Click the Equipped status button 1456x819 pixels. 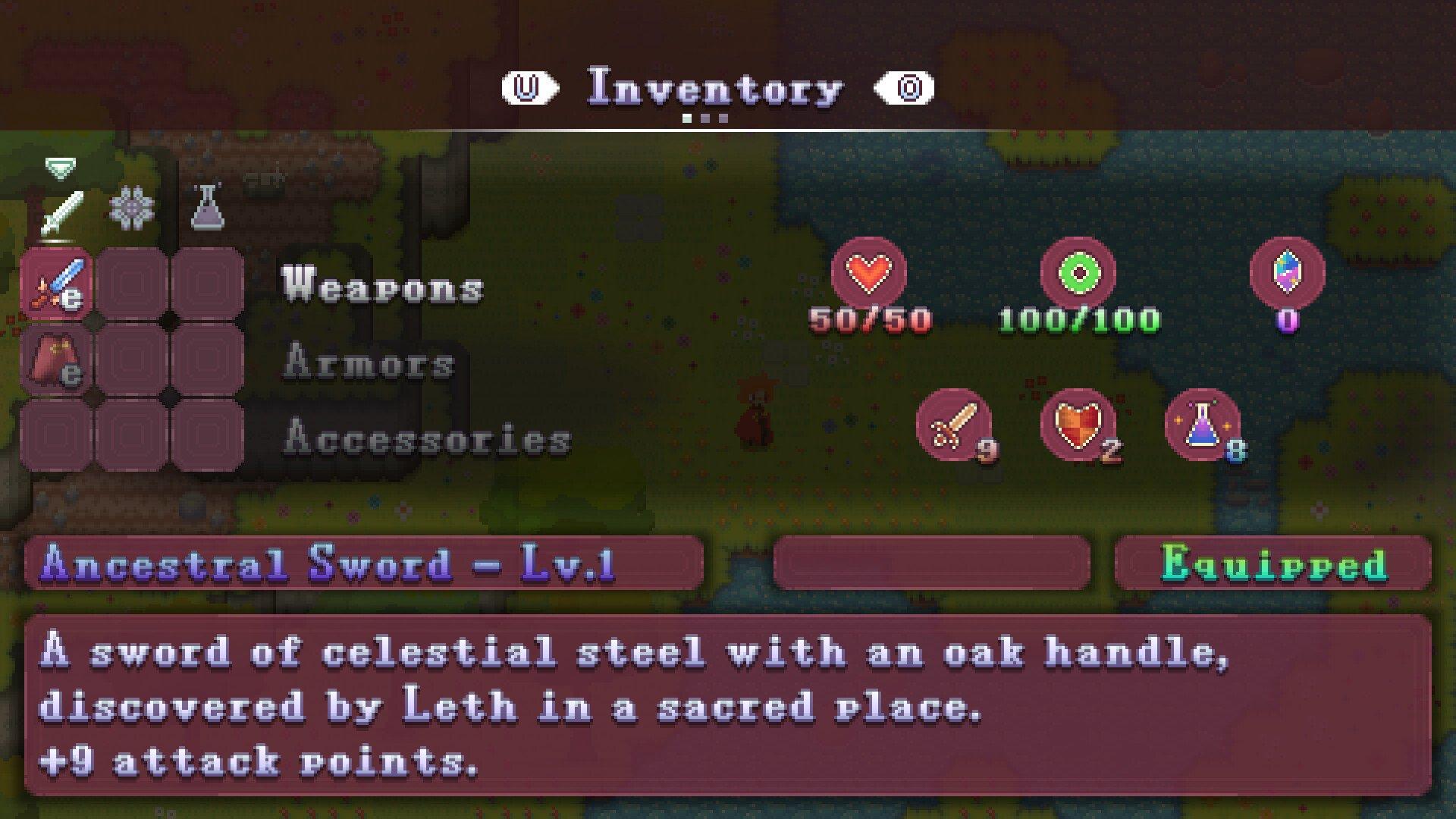(1273, 563)
